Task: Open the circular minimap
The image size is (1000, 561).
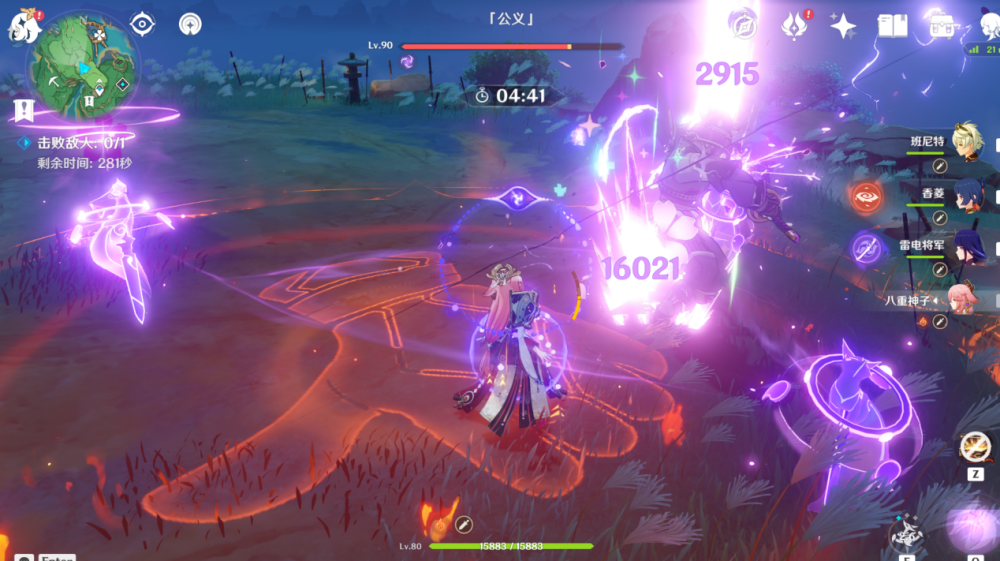Action: pyautogui.click(x=83, y=65)
